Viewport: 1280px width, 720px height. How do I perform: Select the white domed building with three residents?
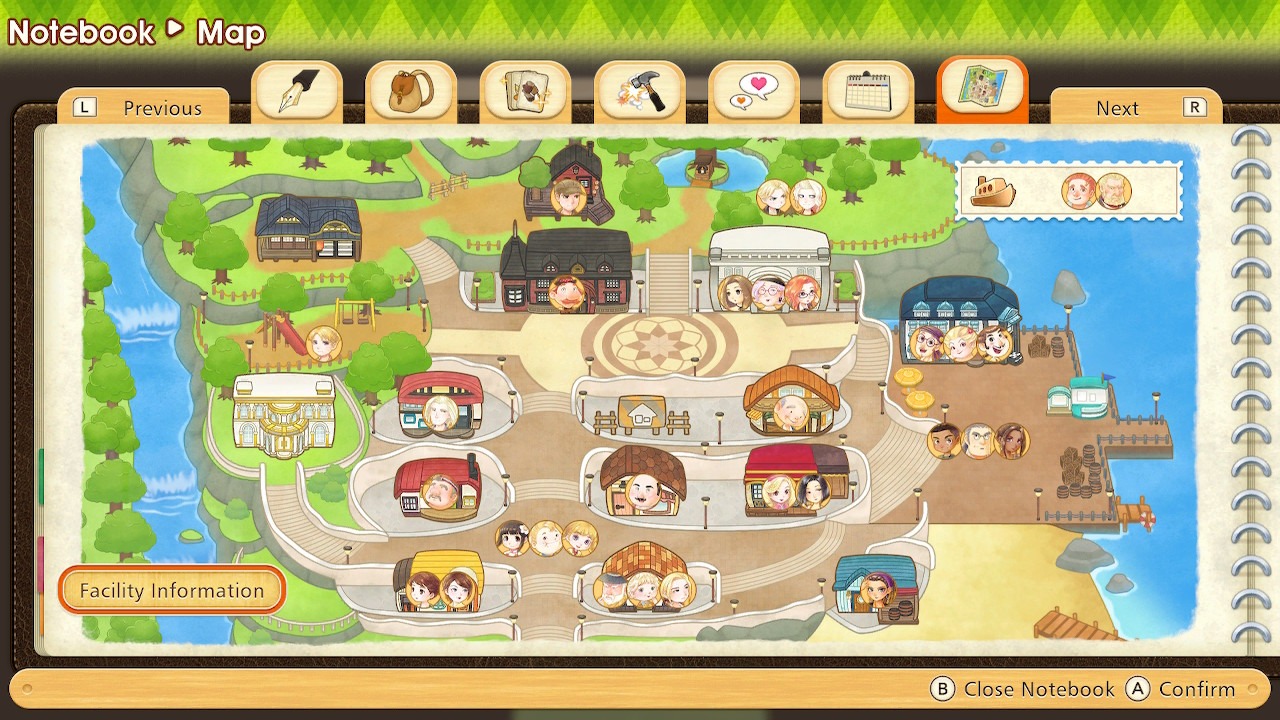click(768, 268)
